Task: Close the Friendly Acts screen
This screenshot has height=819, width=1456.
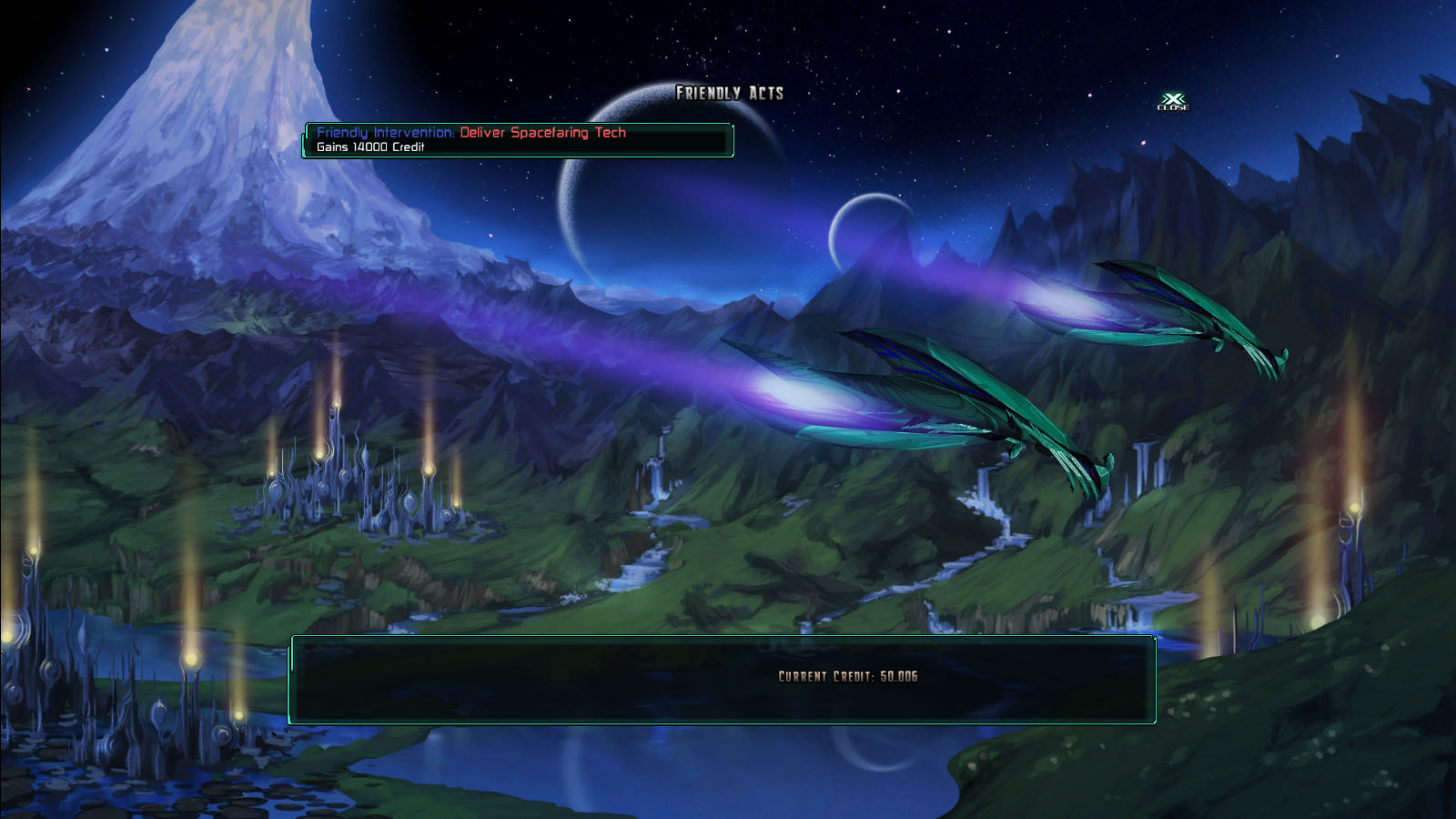Action: (x=1173, y=101)
